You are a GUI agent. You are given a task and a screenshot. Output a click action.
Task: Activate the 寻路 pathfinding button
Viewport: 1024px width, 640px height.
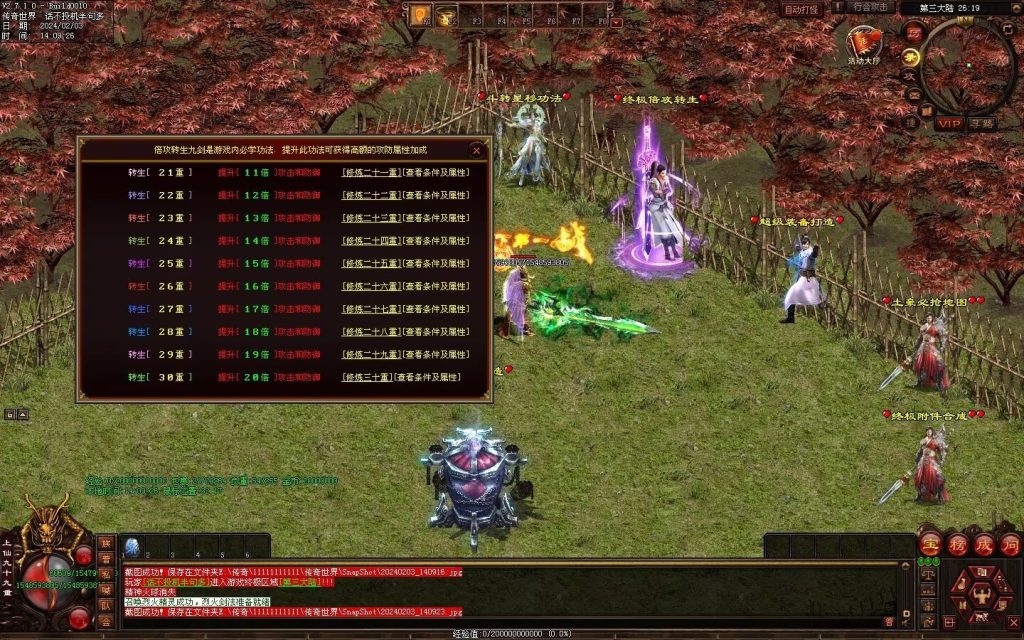[982, 123]
